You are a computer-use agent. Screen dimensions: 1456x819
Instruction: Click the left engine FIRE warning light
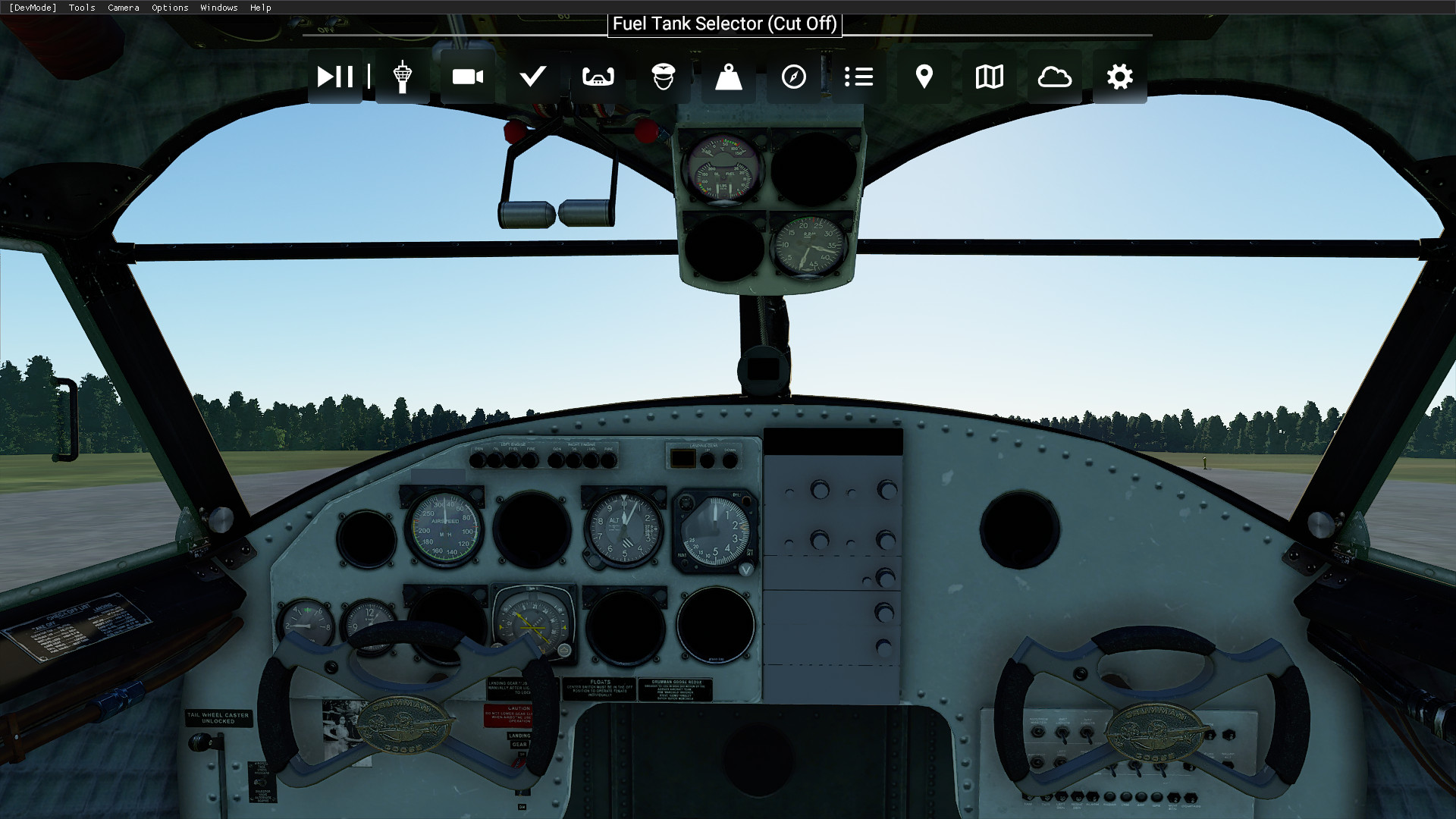tap(530, 460)
